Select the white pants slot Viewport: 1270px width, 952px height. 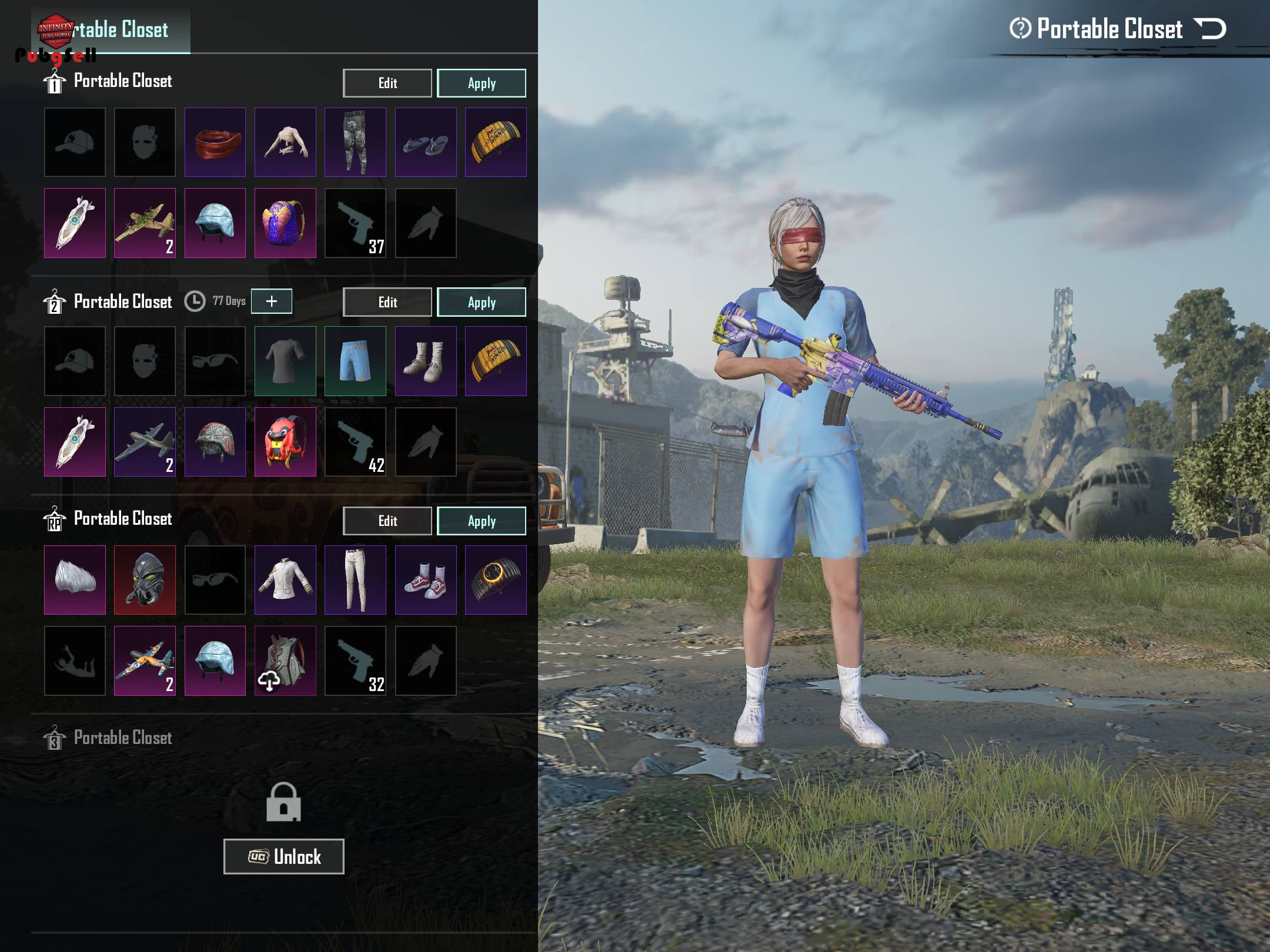pyautogui.click(x=355, y=580)
